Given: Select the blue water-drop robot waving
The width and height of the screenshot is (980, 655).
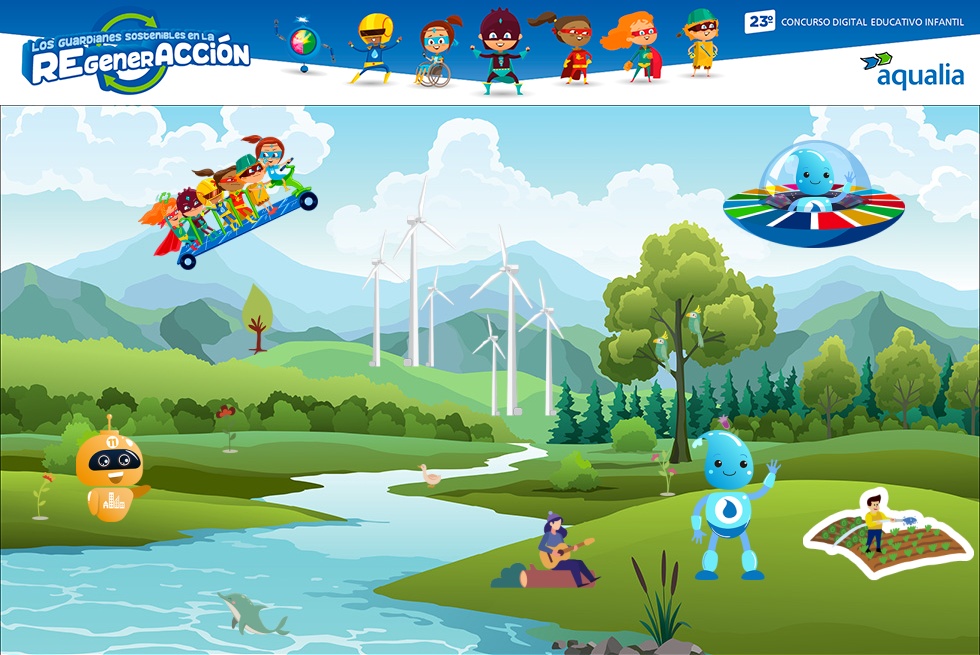Looking at the screenshot, I should tap(730, 505).
